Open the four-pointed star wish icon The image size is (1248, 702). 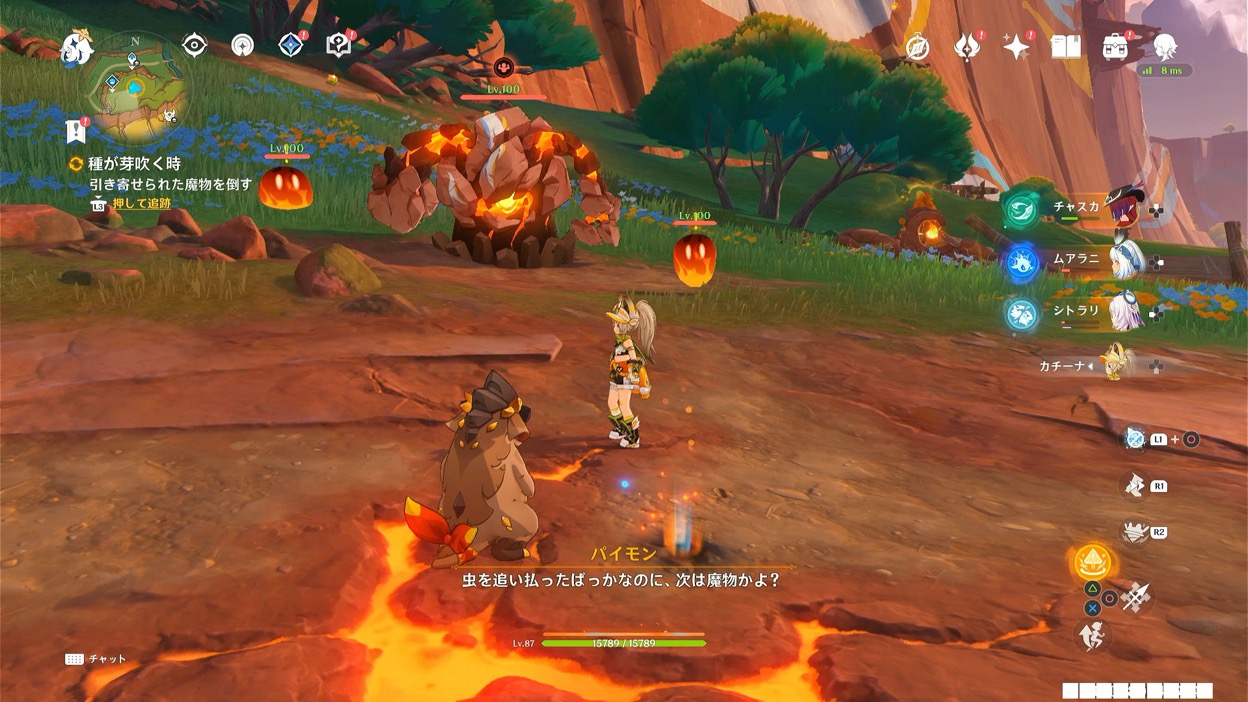(x=1016, y=47)
